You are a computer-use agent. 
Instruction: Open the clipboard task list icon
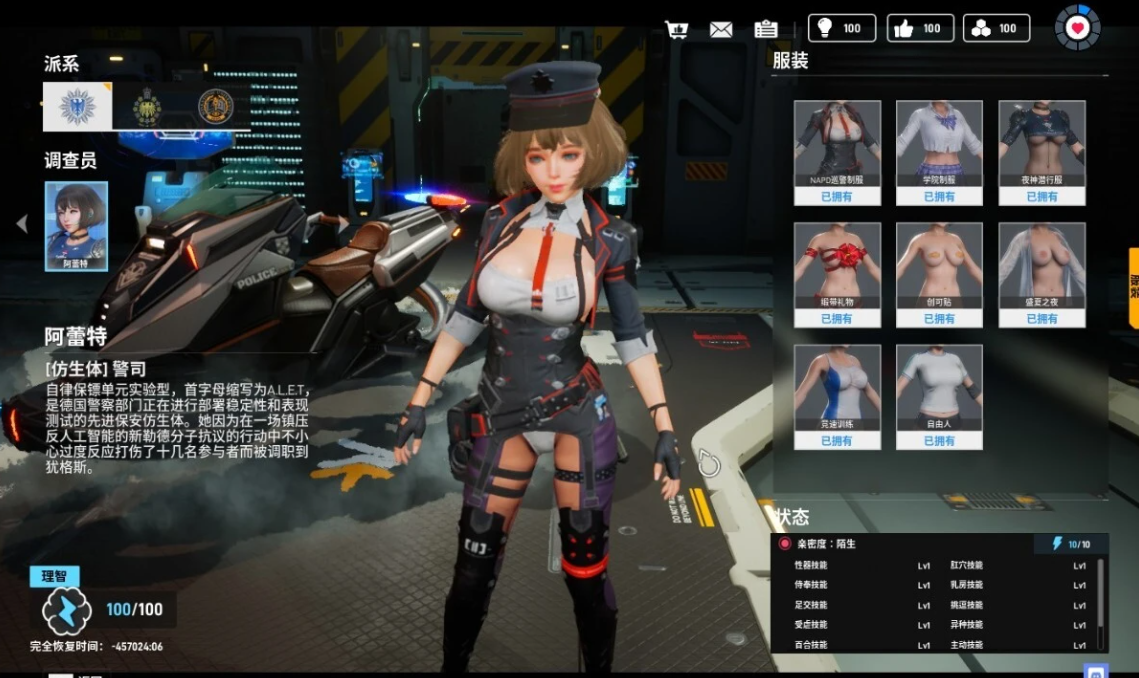click(x=766, y=29)
